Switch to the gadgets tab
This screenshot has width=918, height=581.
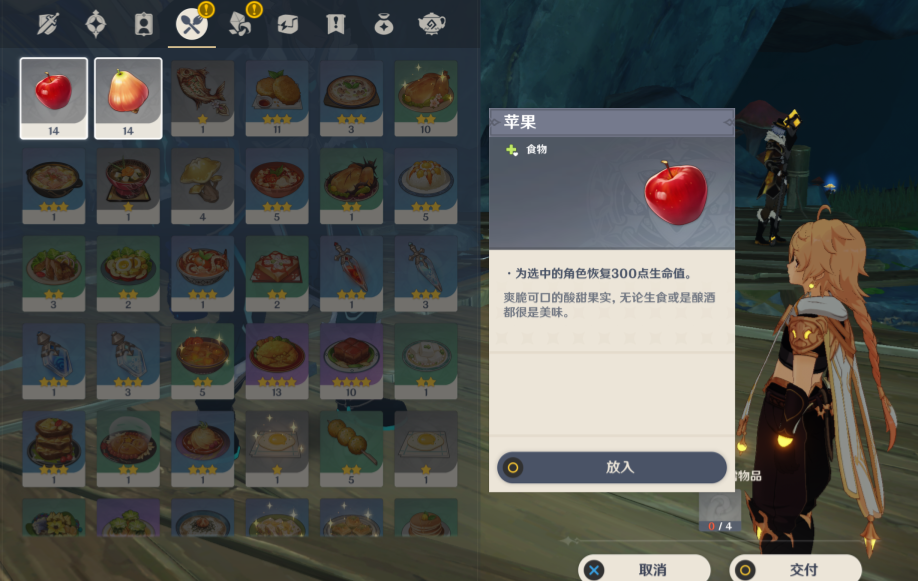(288, 23)
